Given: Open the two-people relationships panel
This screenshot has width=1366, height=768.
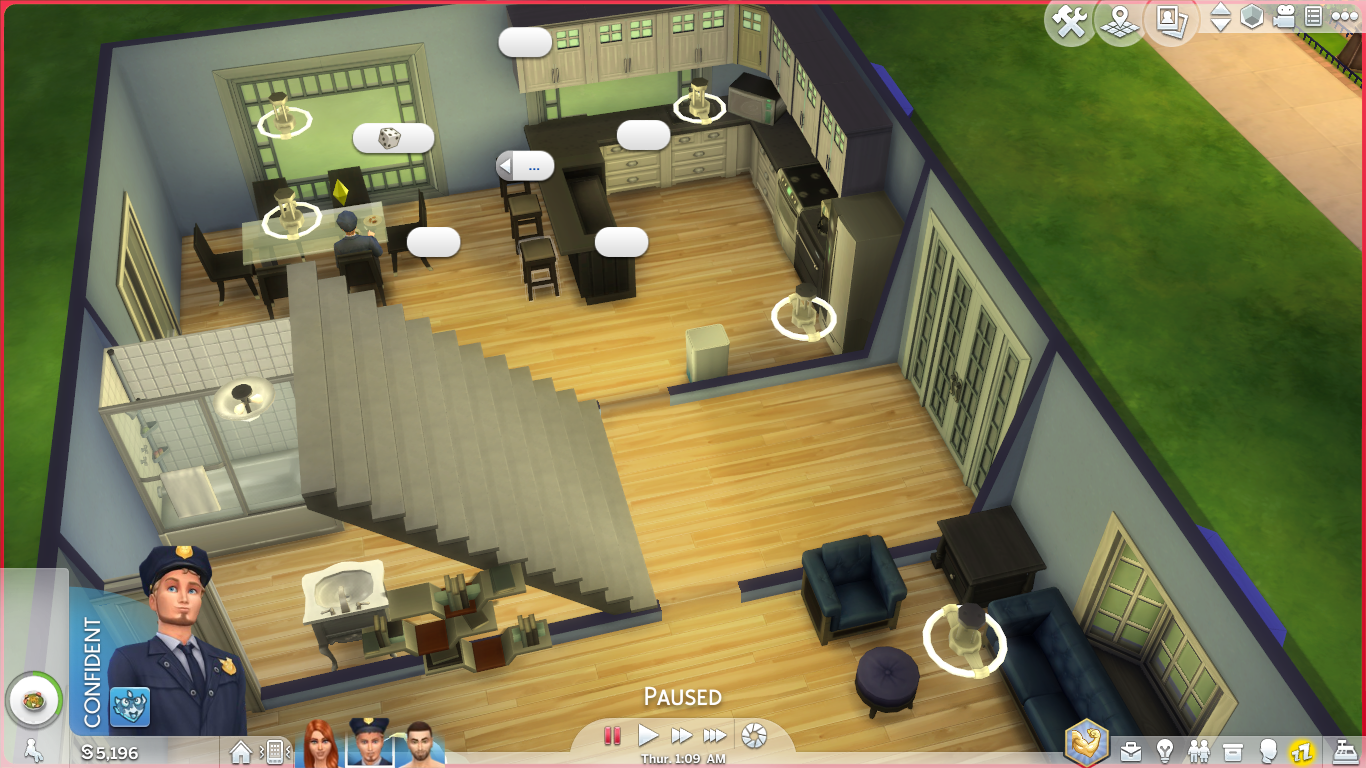Looking at the screenshot, I should point(1199,751).
